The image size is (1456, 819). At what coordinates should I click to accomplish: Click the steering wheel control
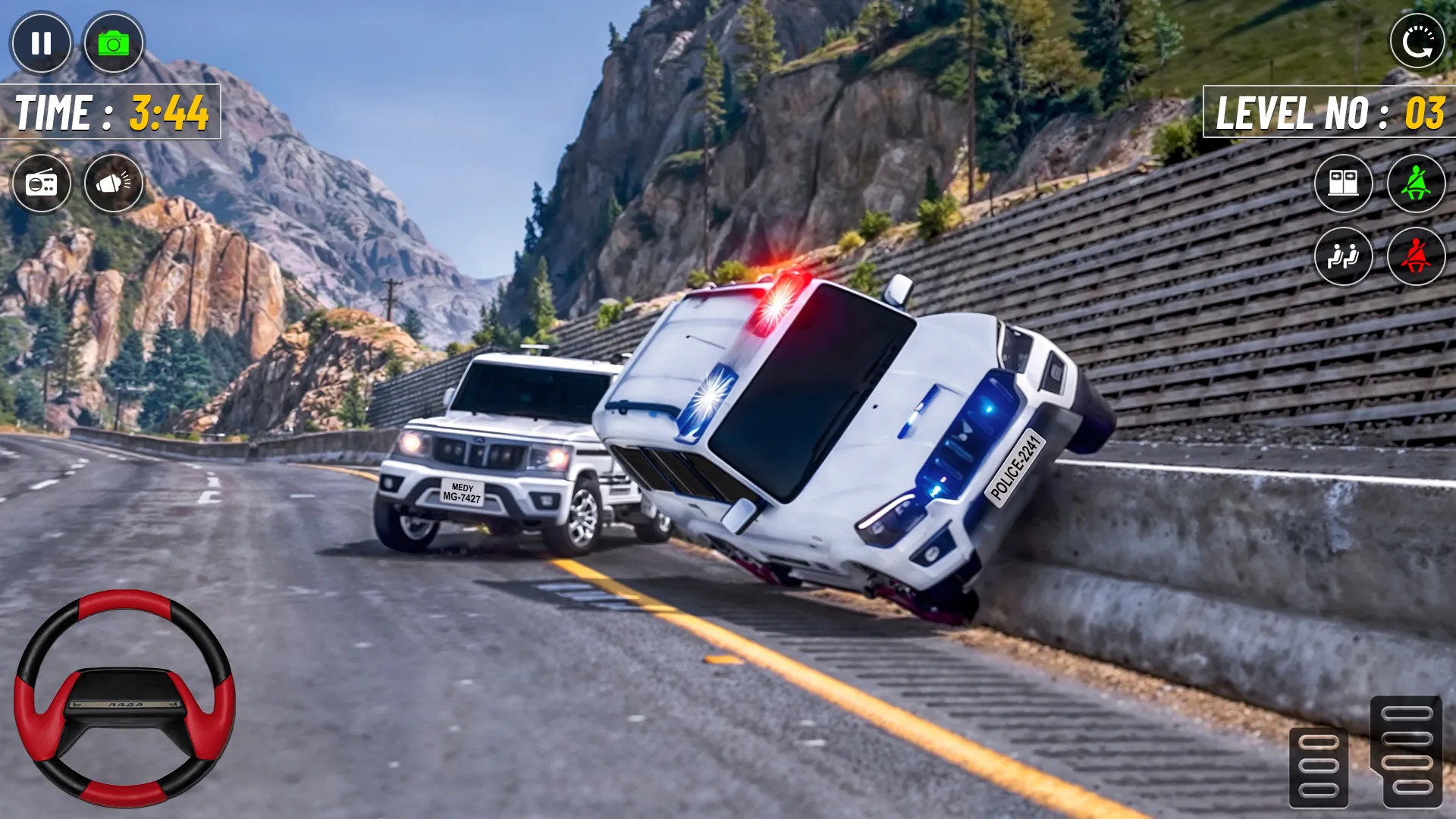124,698
